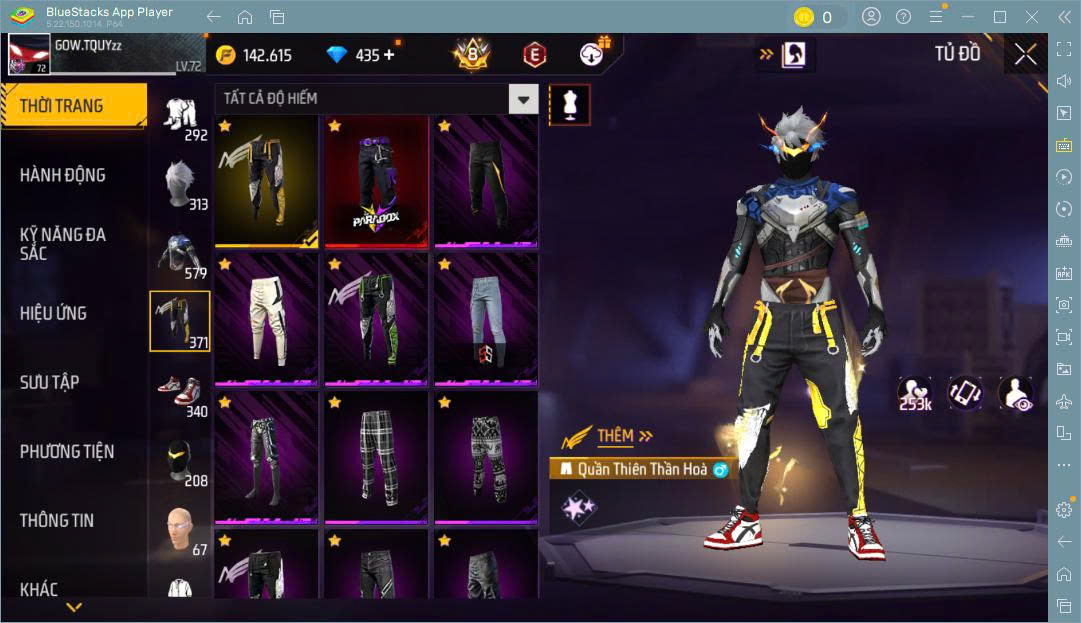The width and height of the screenshot is (1081, 623).
Task: Switch to the SƯU TẬP tab
Action: (50, 382)
